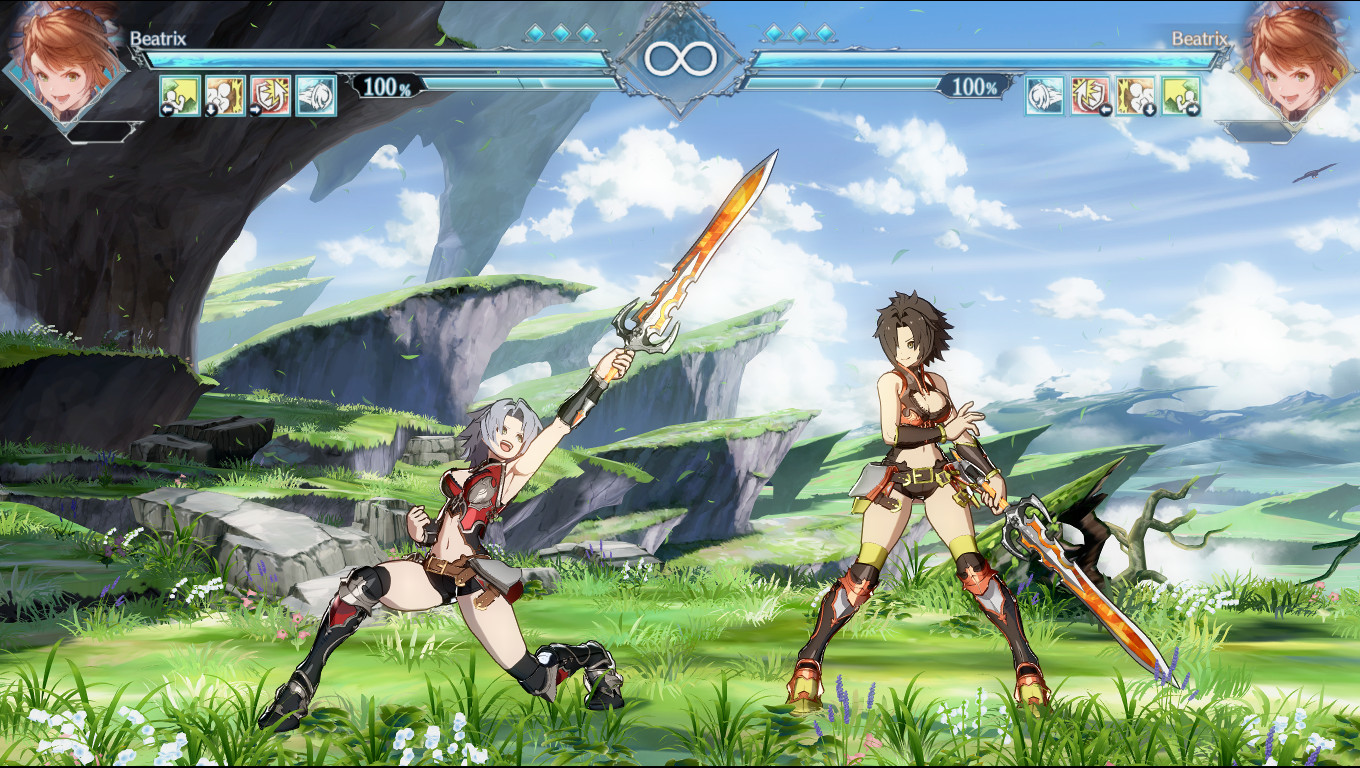Toggle the right arrow badge on the red shield skill
1360x768 pixels.
(x=257, y=109)
